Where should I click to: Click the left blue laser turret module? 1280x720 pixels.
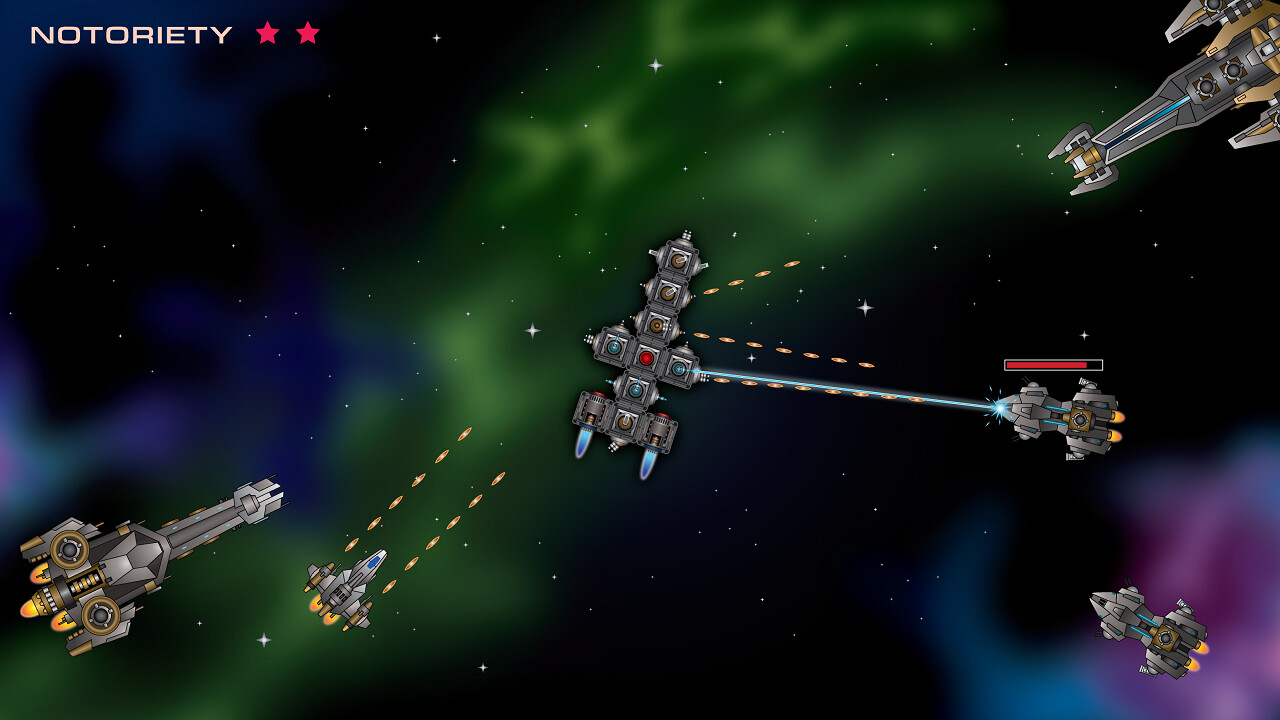pos(614,346)
